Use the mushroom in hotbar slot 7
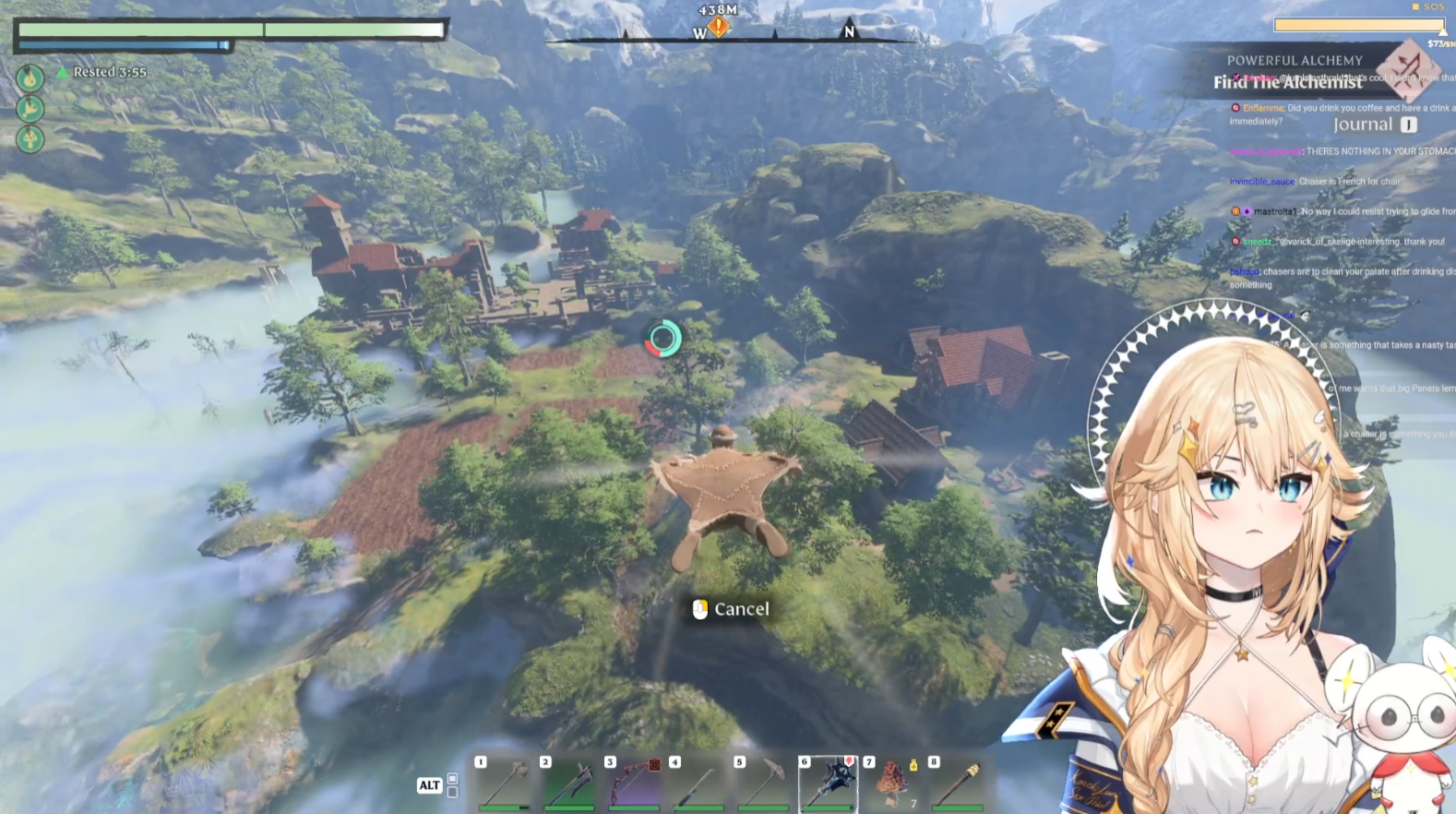The image size is (1456, 814). (892, 784)
